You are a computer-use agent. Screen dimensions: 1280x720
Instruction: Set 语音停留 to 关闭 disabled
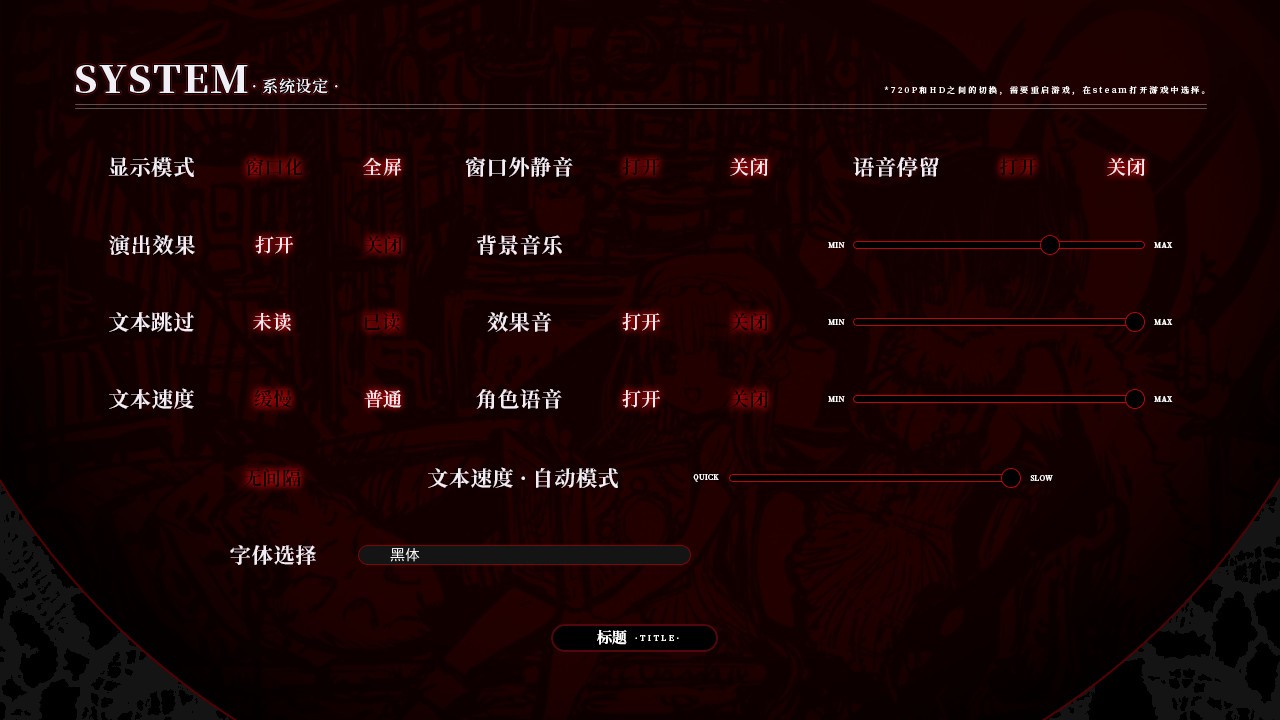click(x=1126, y=167)
